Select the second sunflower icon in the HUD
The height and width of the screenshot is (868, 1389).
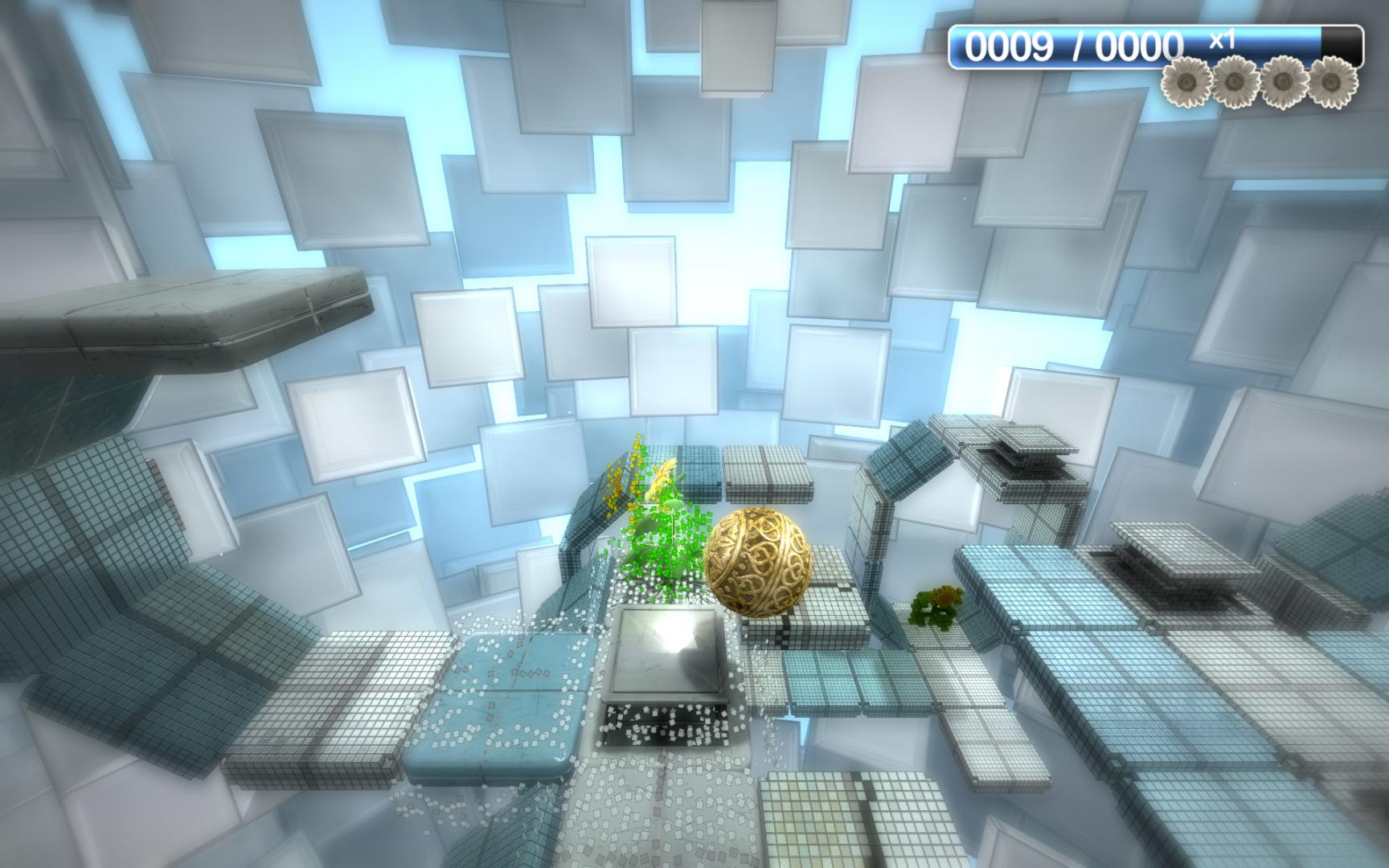pos(1234,80)
